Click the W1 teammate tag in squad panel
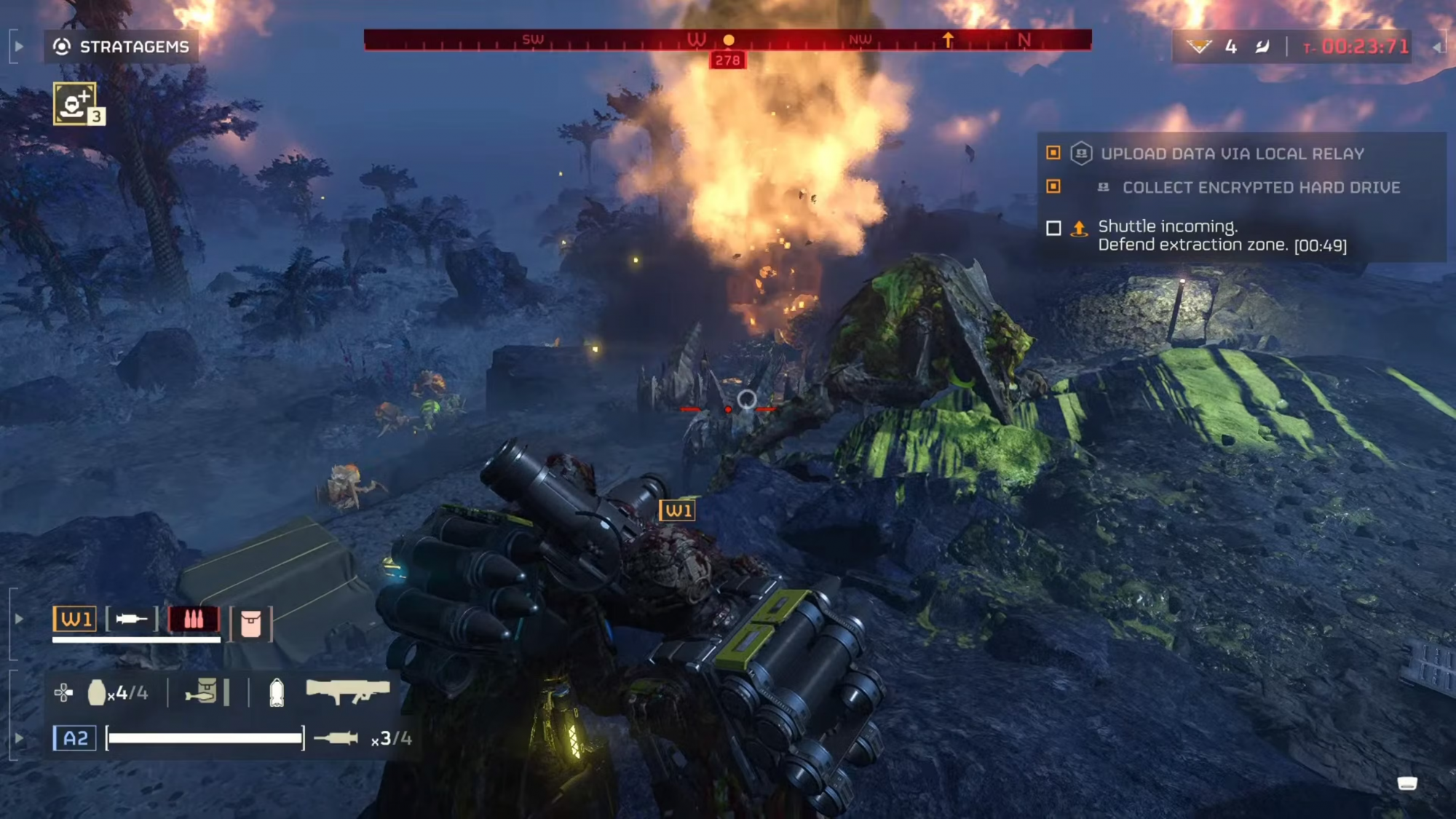Image resolution: width=1456 pixels, height=819 pixels. pos(75,620)
